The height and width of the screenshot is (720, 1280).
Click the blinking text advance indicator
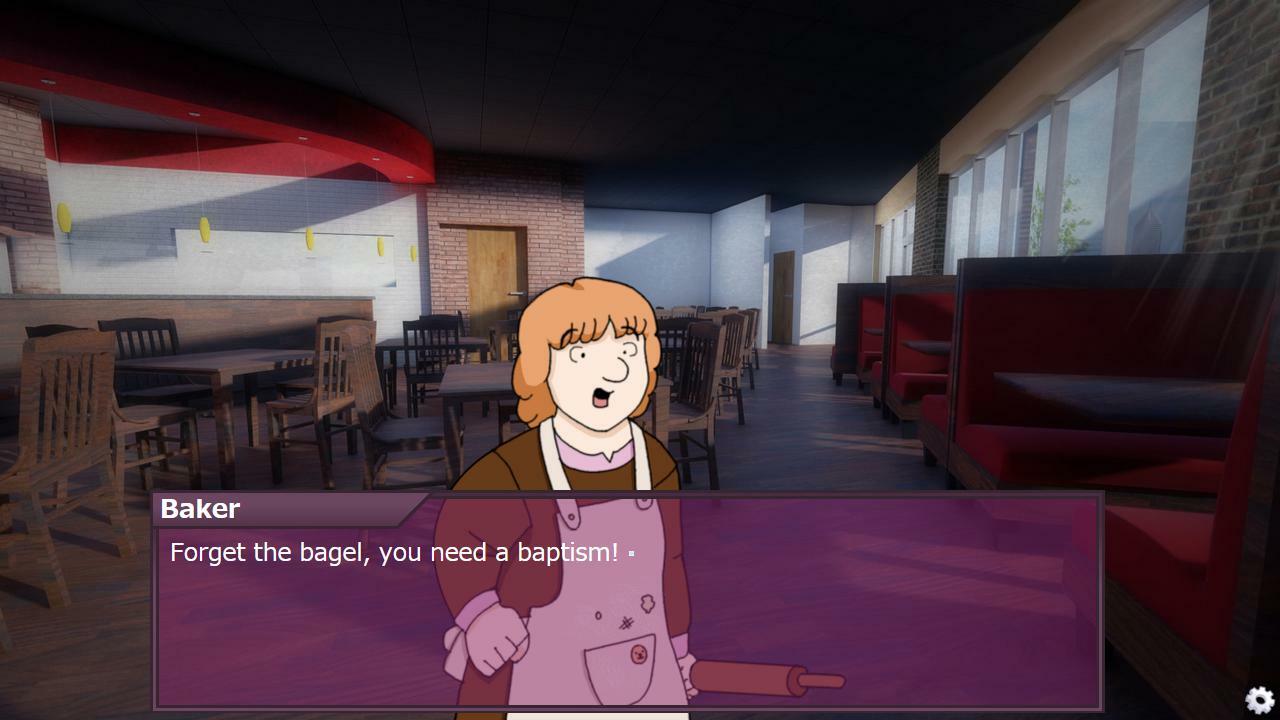coord(633,552)
